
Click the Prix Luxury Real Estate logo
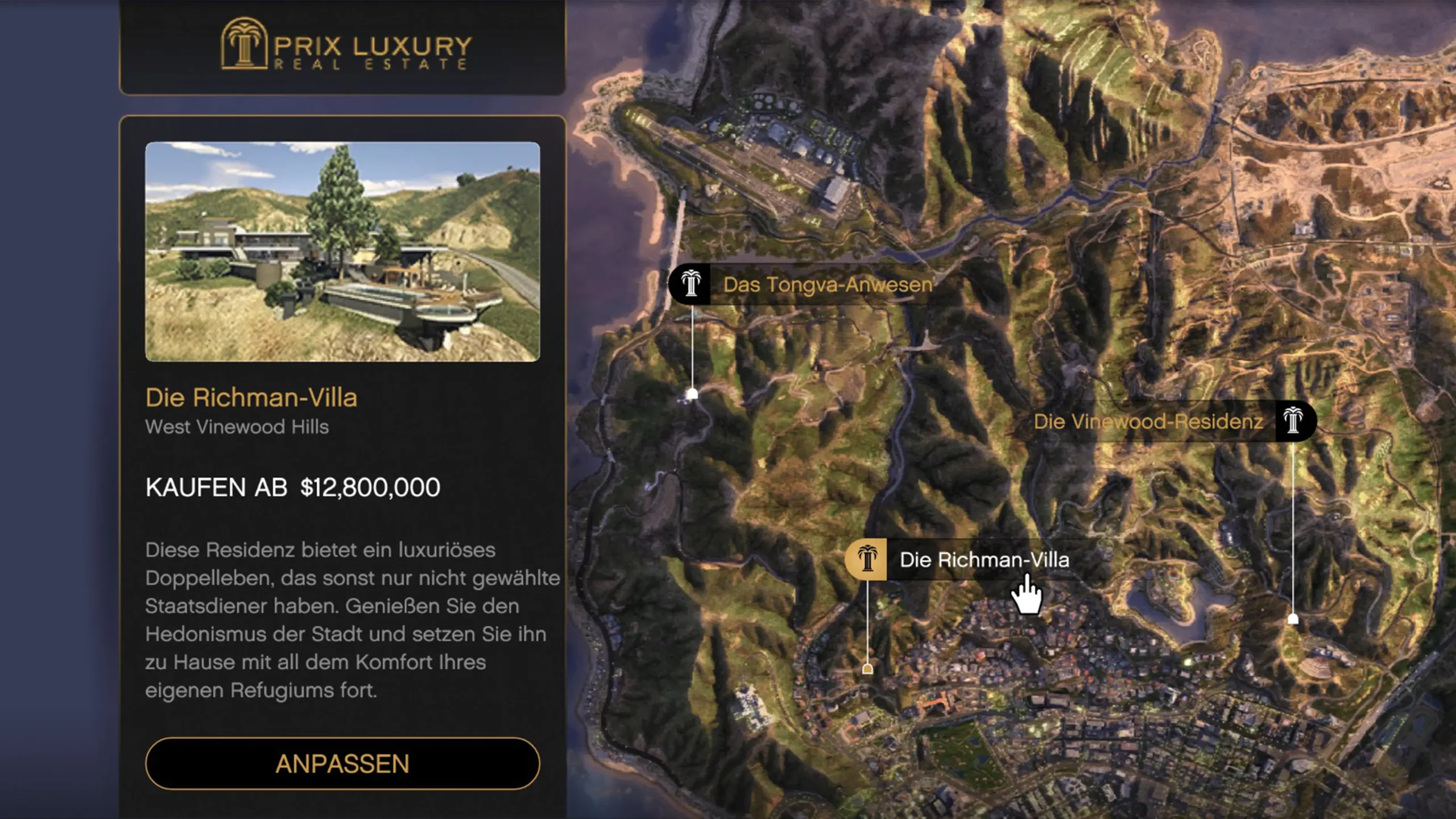click(x=346, y=44)
